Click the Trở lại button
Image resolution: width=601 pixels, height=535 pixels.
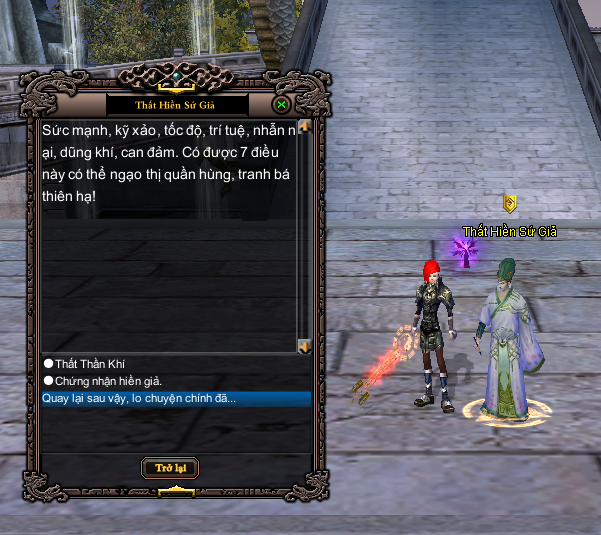point(170,468)
